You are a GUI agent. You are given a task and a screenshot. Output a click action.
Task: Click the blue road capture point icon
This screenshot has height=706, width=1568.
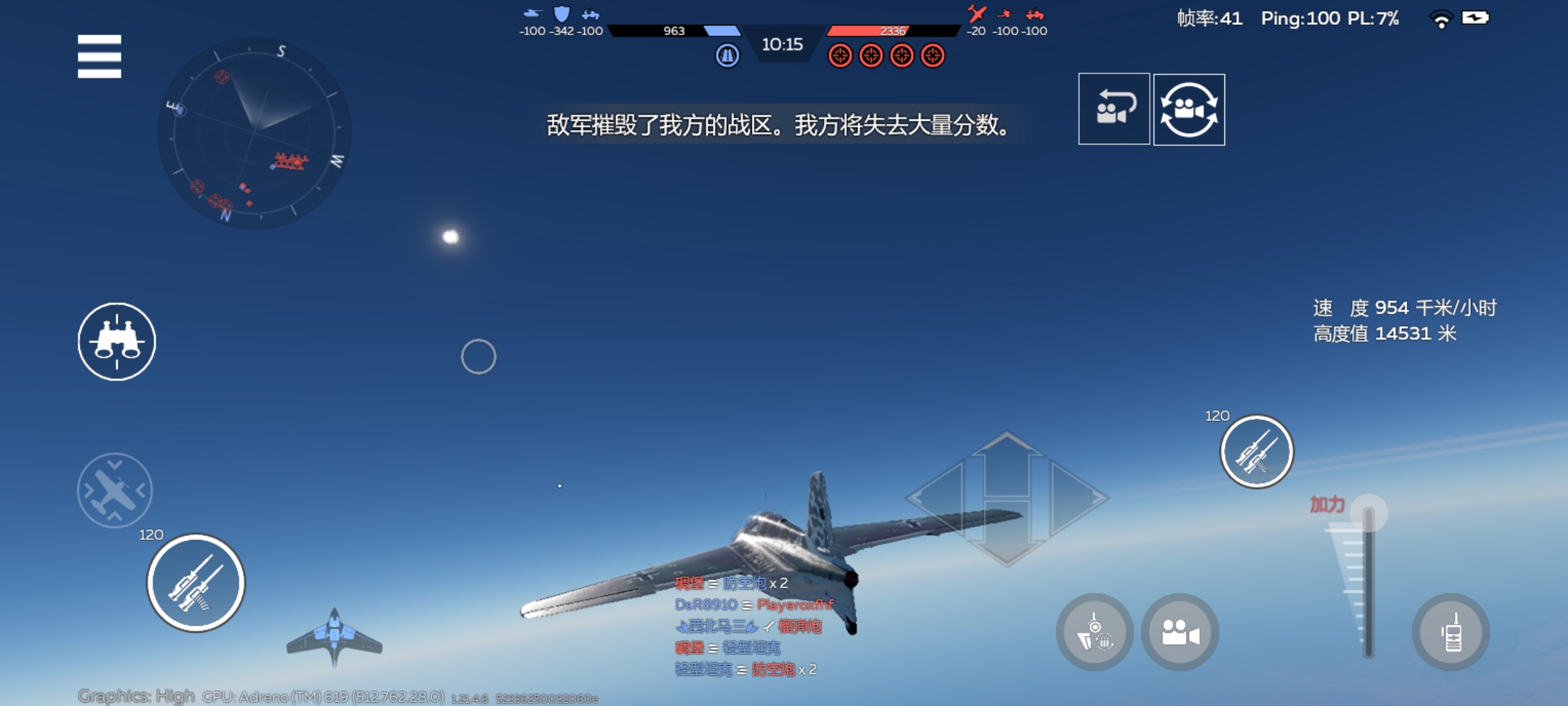click(727, 56)
